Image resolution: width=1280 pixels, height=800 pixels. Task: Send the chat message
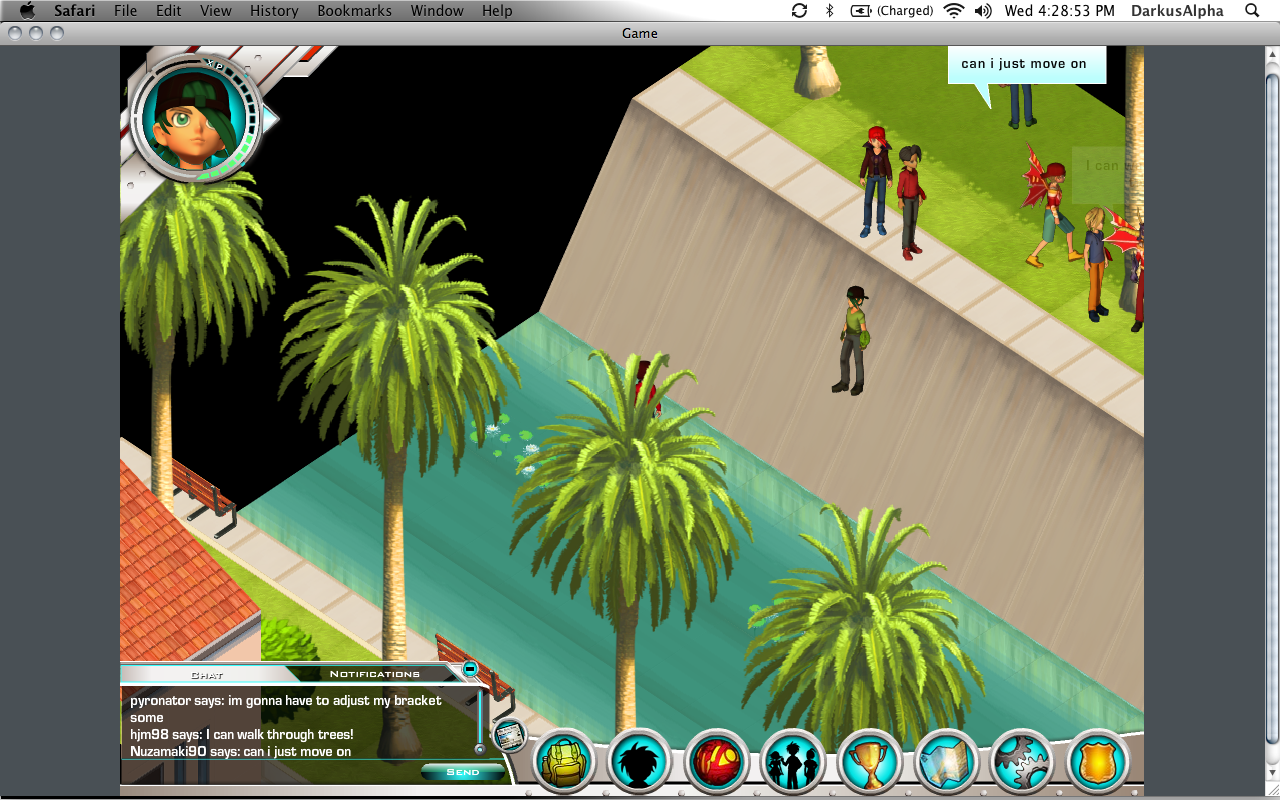[462, 772]
